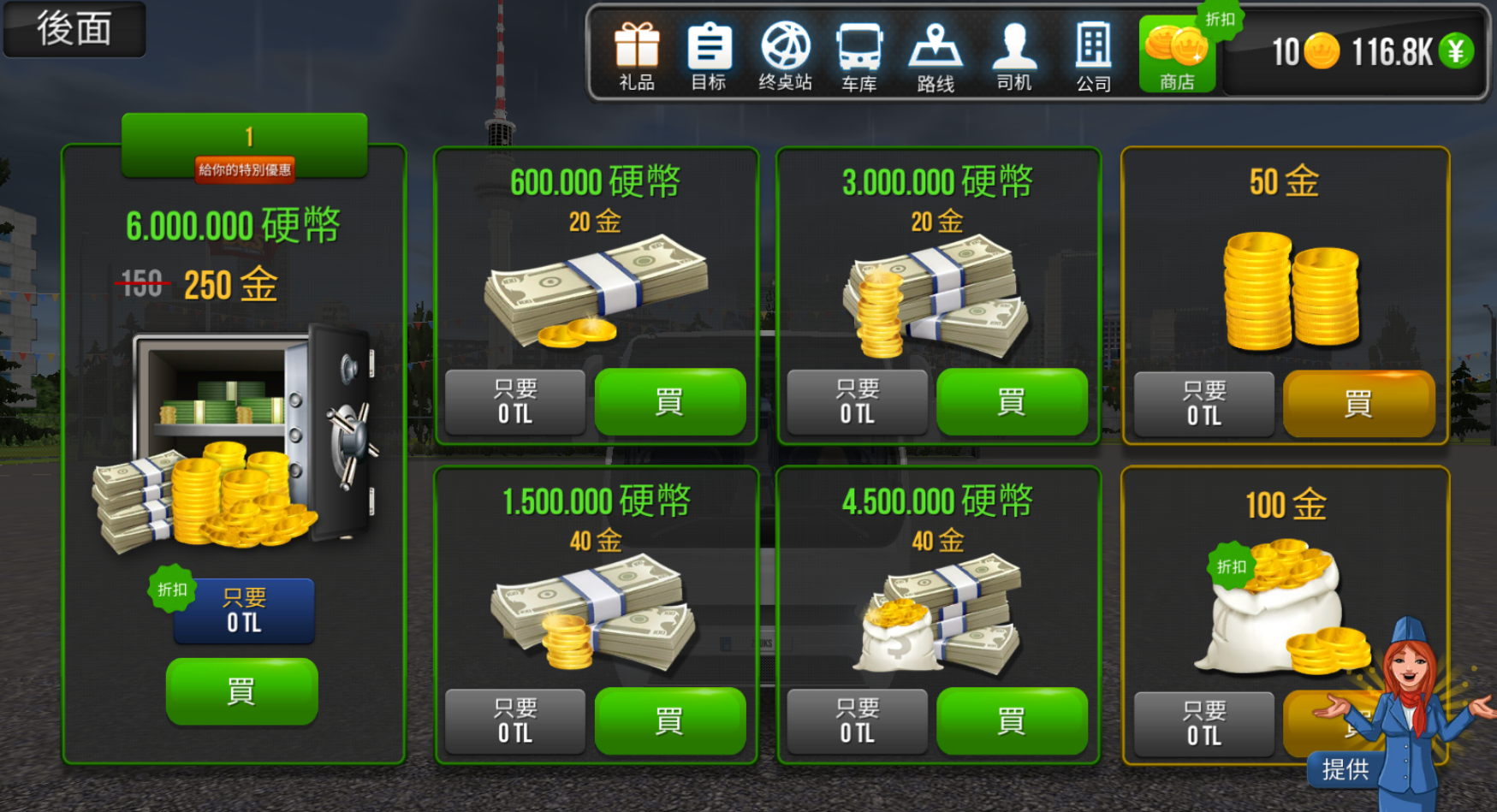Select the 路线 routes icon
Viewport: 1497px width, 812px height.
936,53
